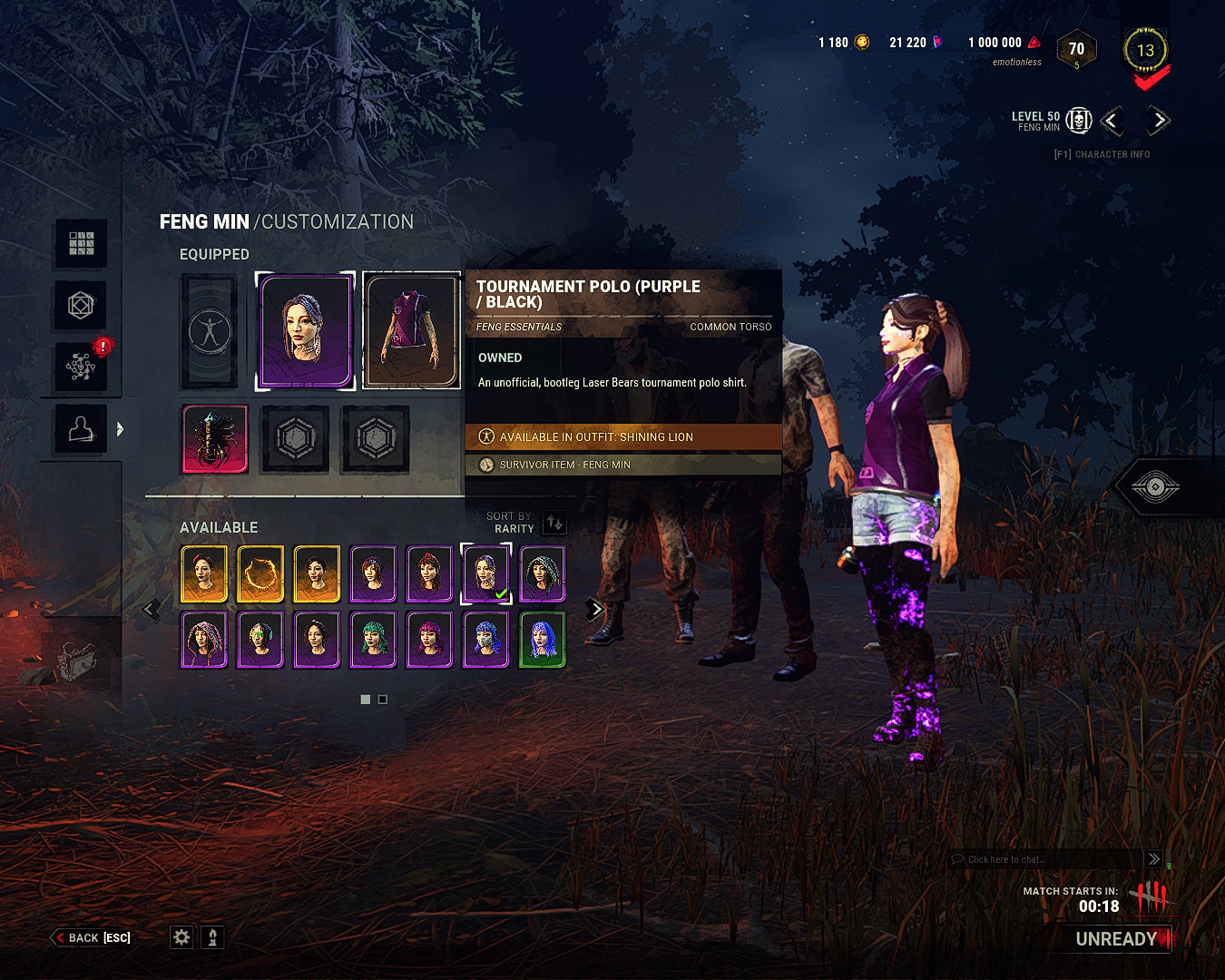Screen dimensions: 1225x980
Task: Select the currently checked Tournament Polo cosmetic
Action: tap(486, 573)
